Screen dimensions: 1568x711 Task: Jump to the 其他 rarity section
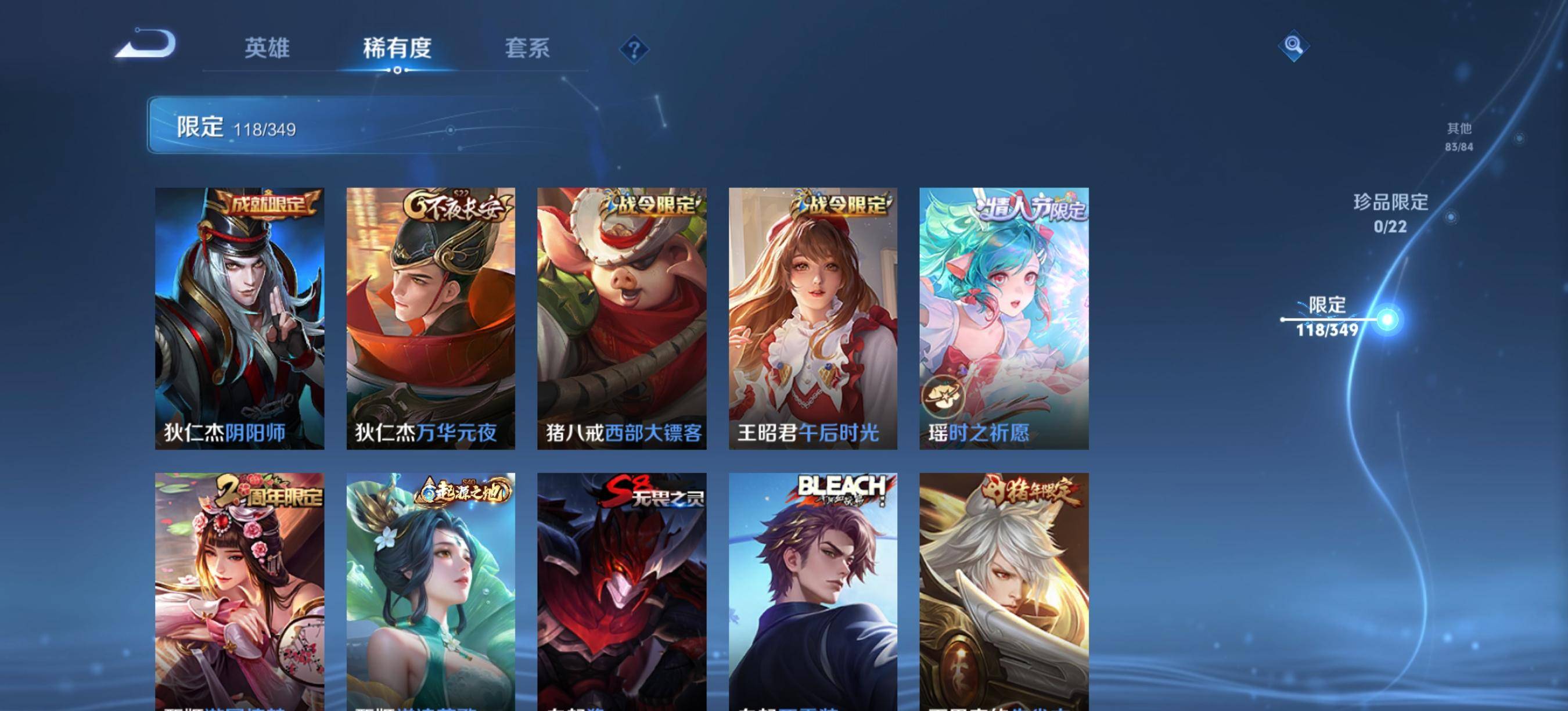coord(1459,137)
